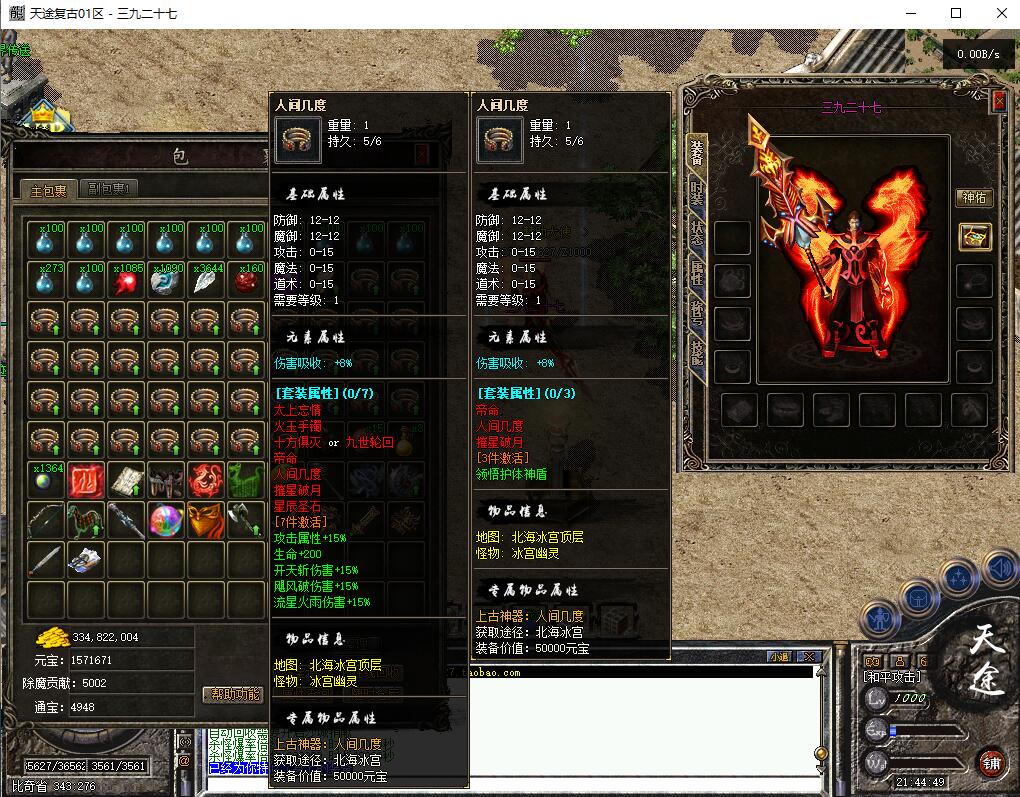Pick the green horse statue item

(x=85, y=520)
